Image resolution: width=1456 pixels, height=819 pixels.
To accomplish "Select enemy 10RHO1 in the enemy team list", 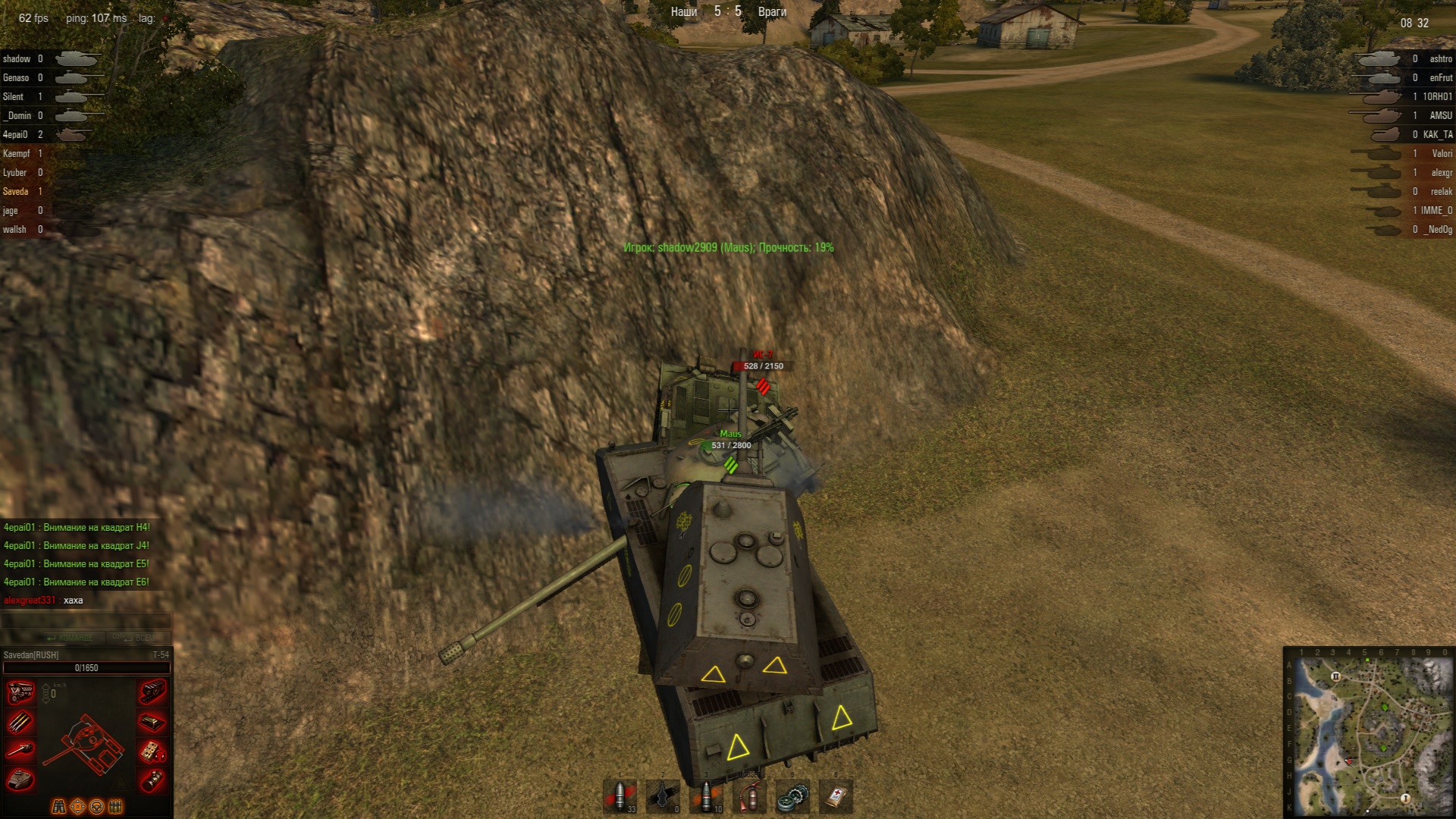I will [x=1436, y=97].
